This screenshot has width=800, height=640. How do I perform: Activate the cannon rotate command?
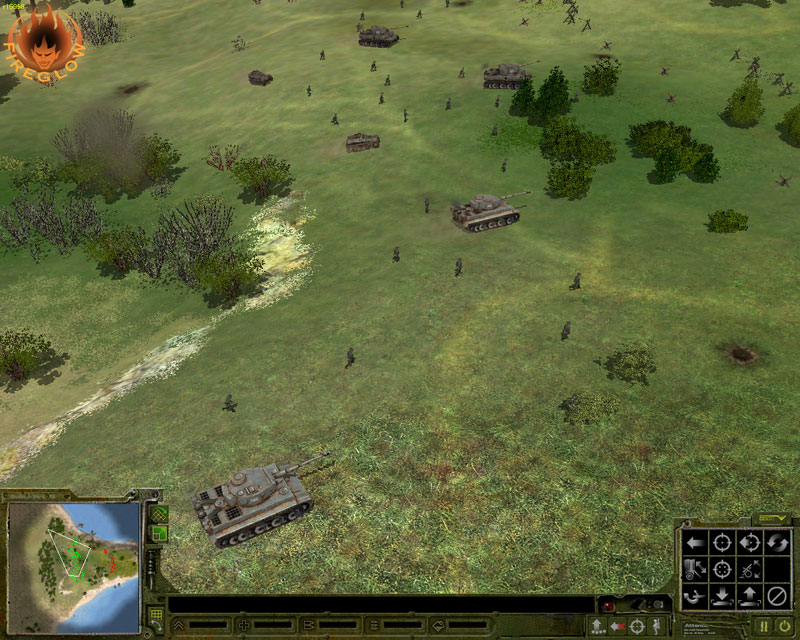point(748,571)
